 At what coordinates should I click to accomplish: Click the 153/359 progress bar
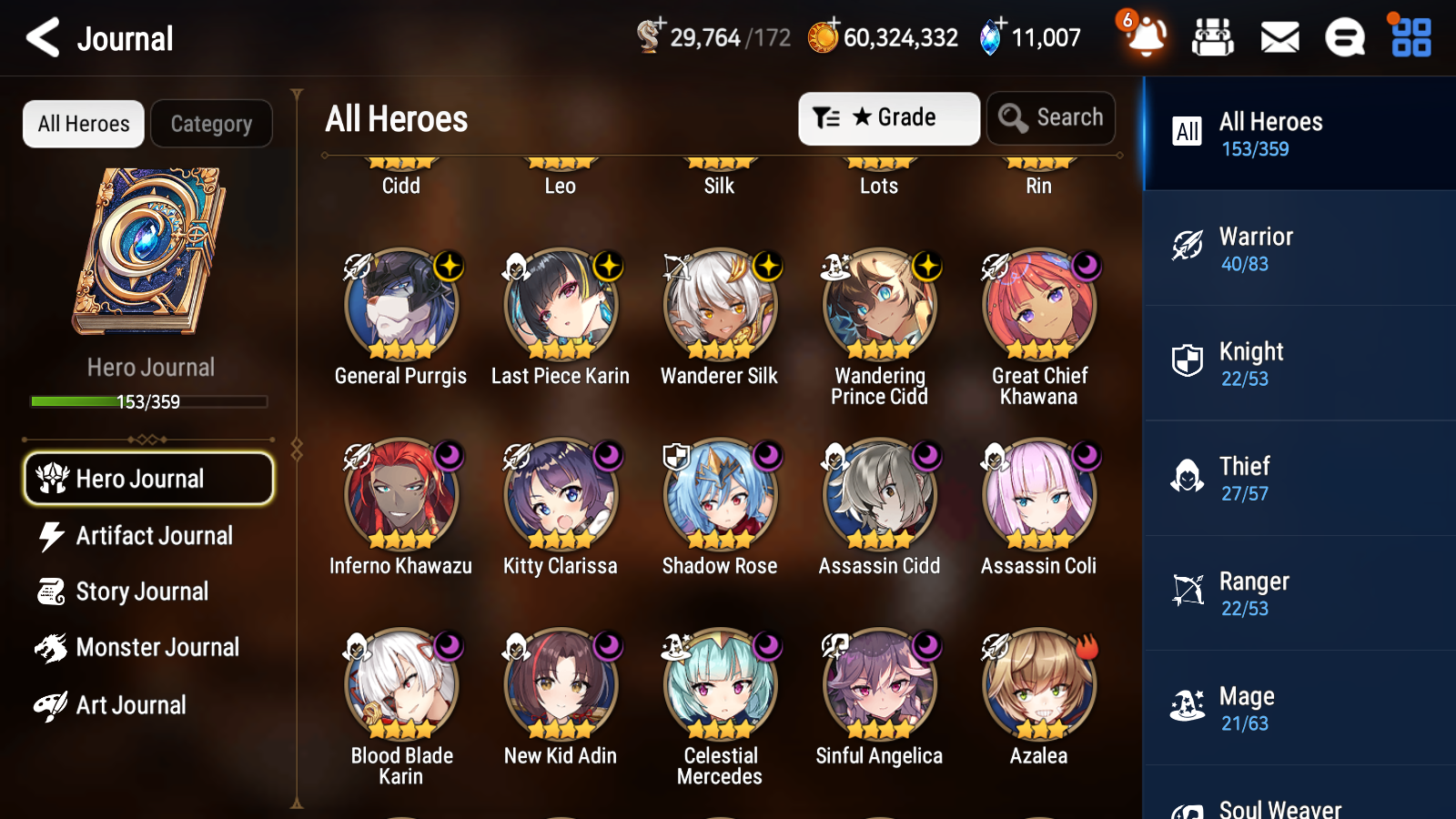click(x=148, y=400)
